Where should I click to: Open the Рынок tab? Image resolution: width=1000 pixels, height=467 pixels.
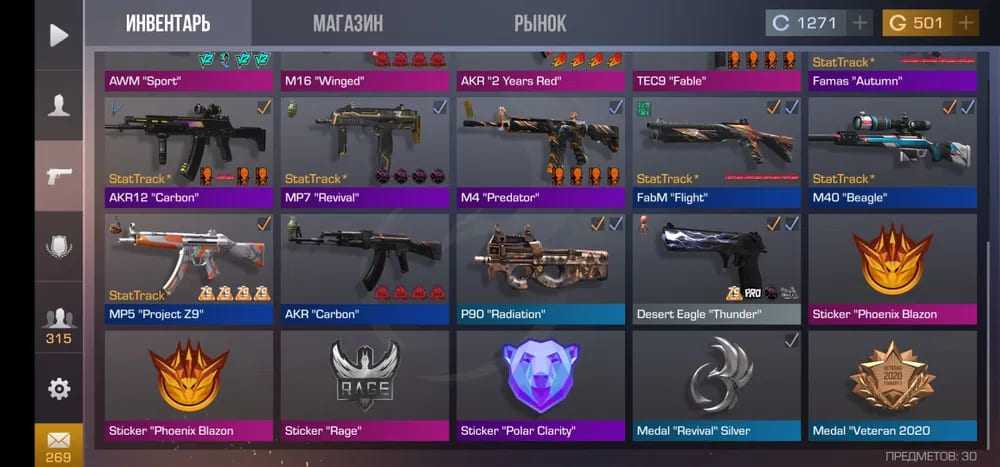pos(540,22)
